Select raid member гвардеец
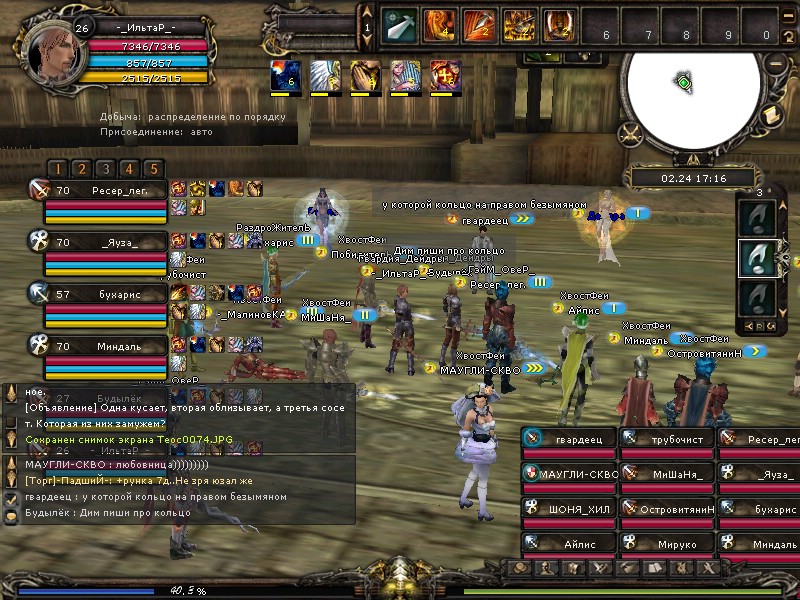Screen dimensions: 800x600 (x=568, y=439)
